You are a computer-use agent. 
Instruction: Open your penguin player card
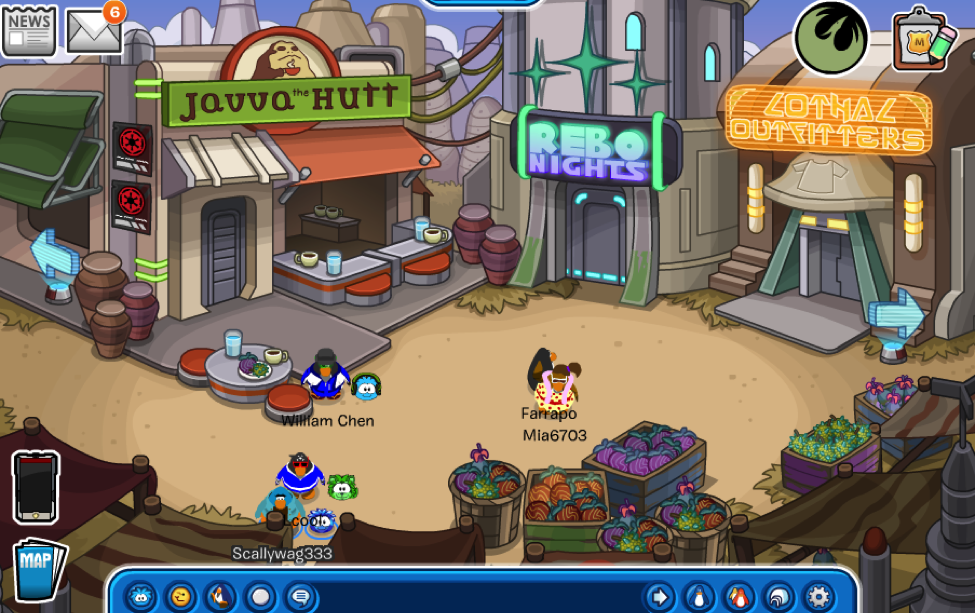[x=699, y=597]
